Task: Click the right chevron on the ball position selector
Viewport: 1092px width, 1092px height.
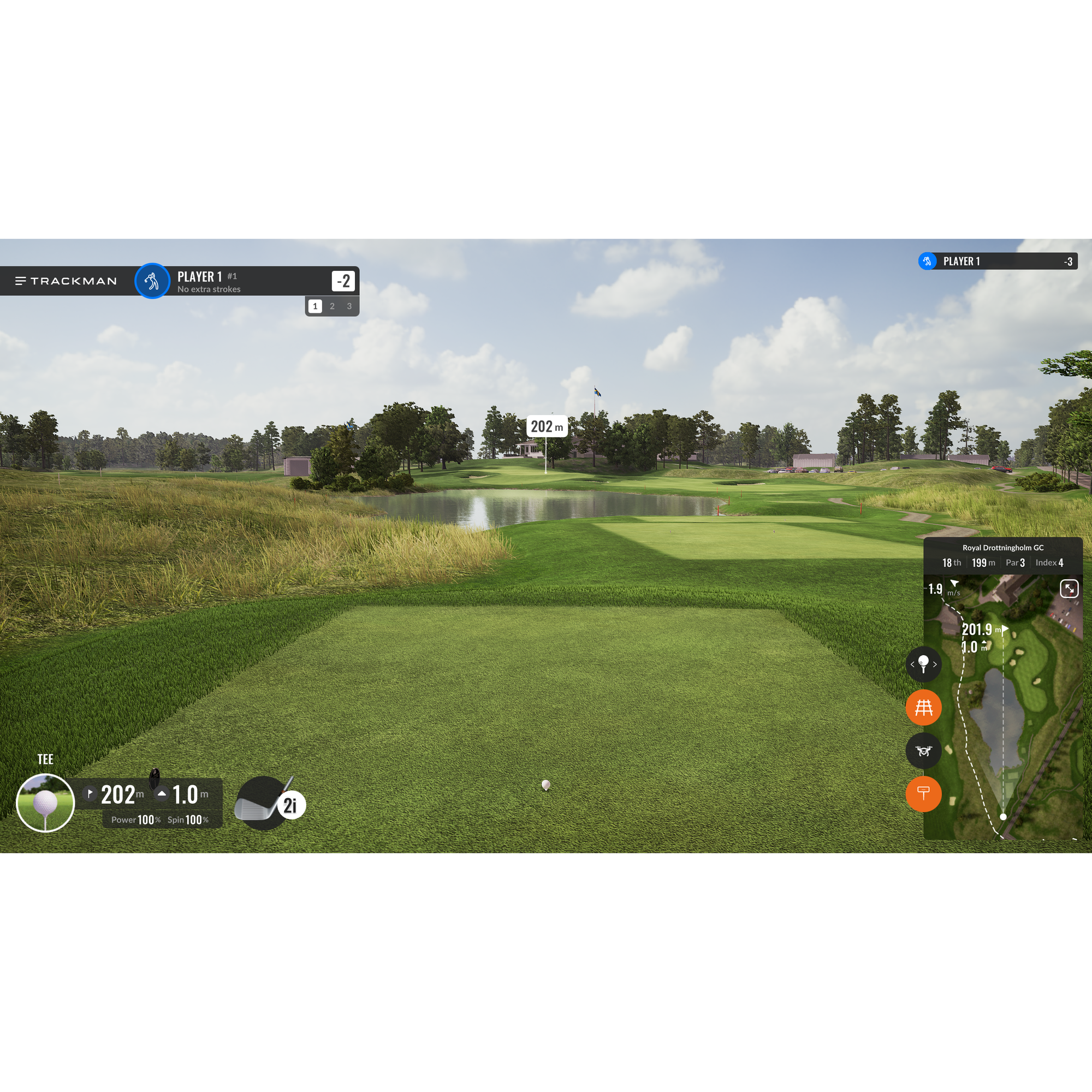Action: click(x=936, y=664)
